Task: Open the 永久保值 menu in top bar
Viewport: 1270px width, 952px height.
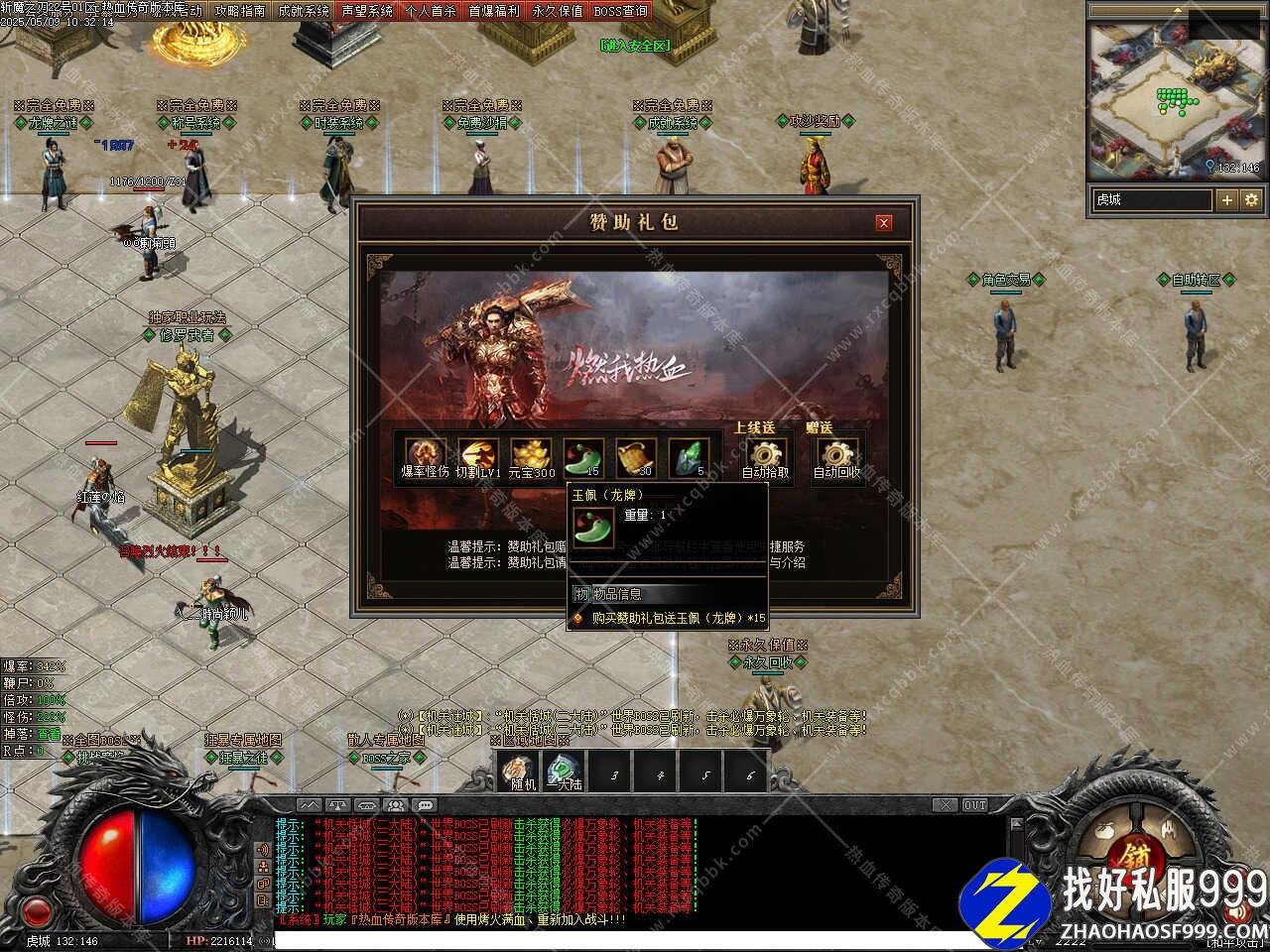Action: [x=558, y=11]
